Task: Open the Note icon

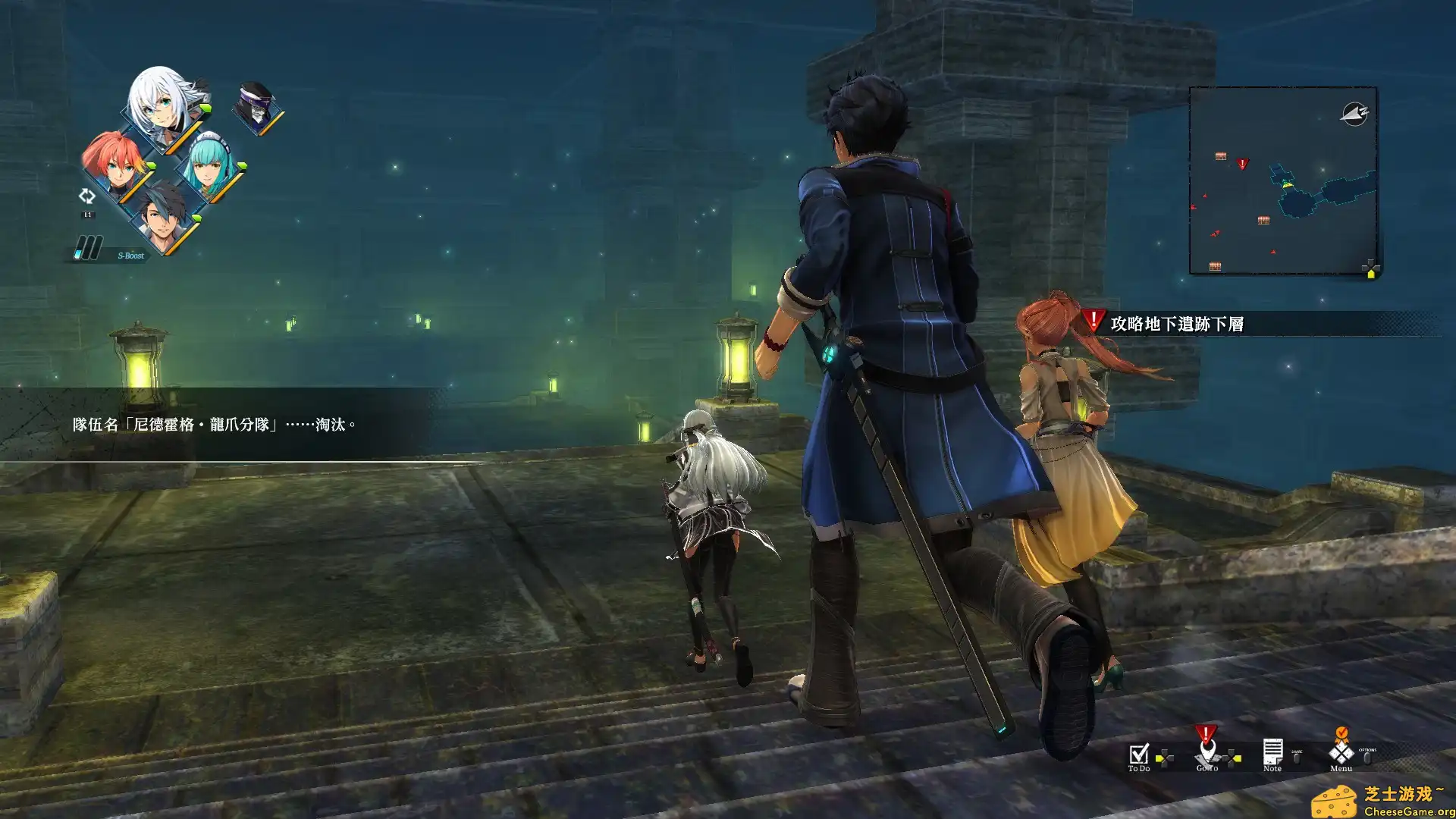Action: [x=1273, y=753]
